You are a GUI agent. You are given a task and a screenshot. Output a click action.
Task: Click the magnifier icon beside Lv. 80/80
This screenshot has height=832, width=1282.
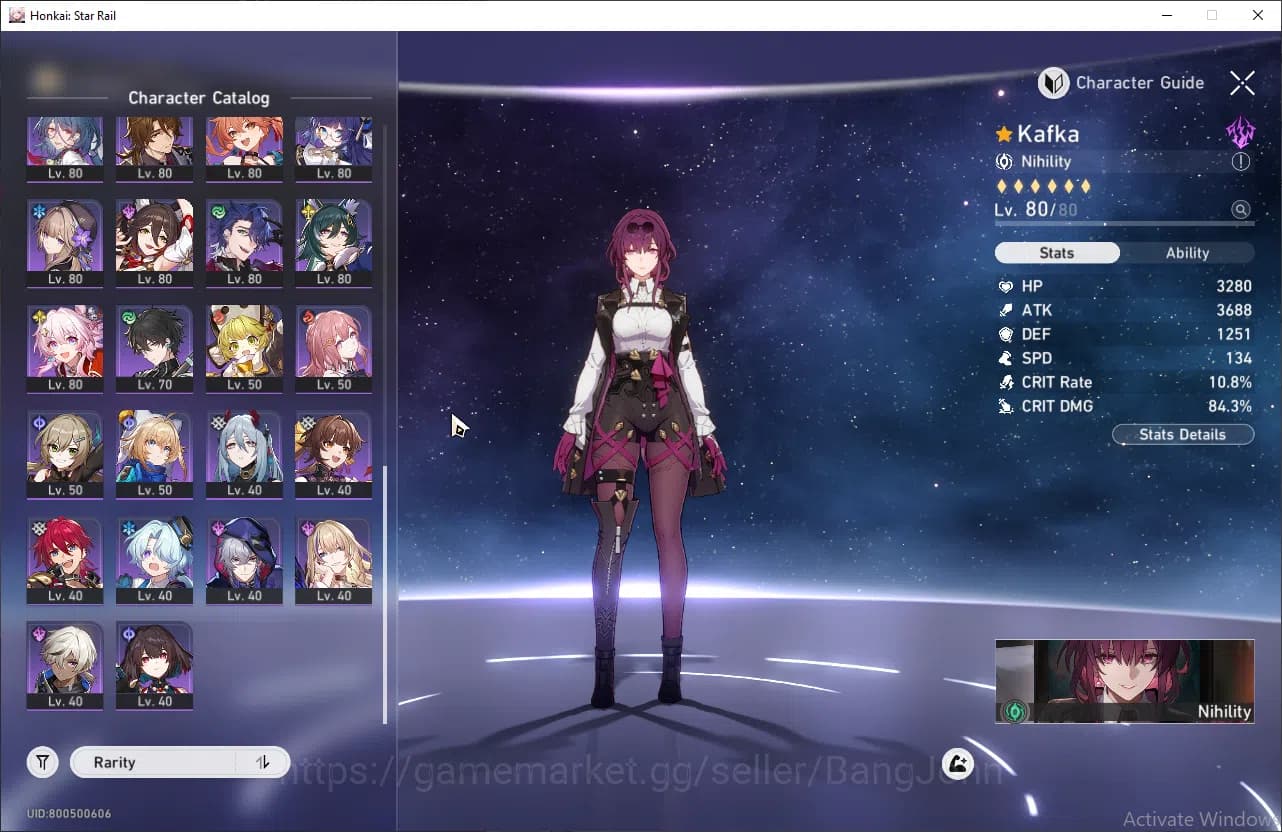(1241, 209)
